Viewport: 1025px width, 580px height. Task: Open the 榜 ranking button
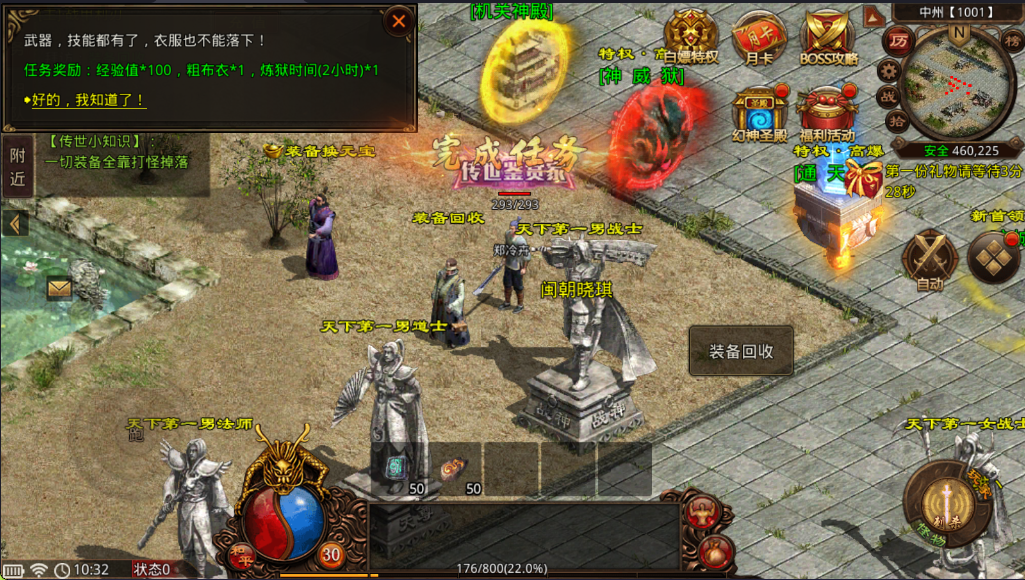click(1012, 41)
